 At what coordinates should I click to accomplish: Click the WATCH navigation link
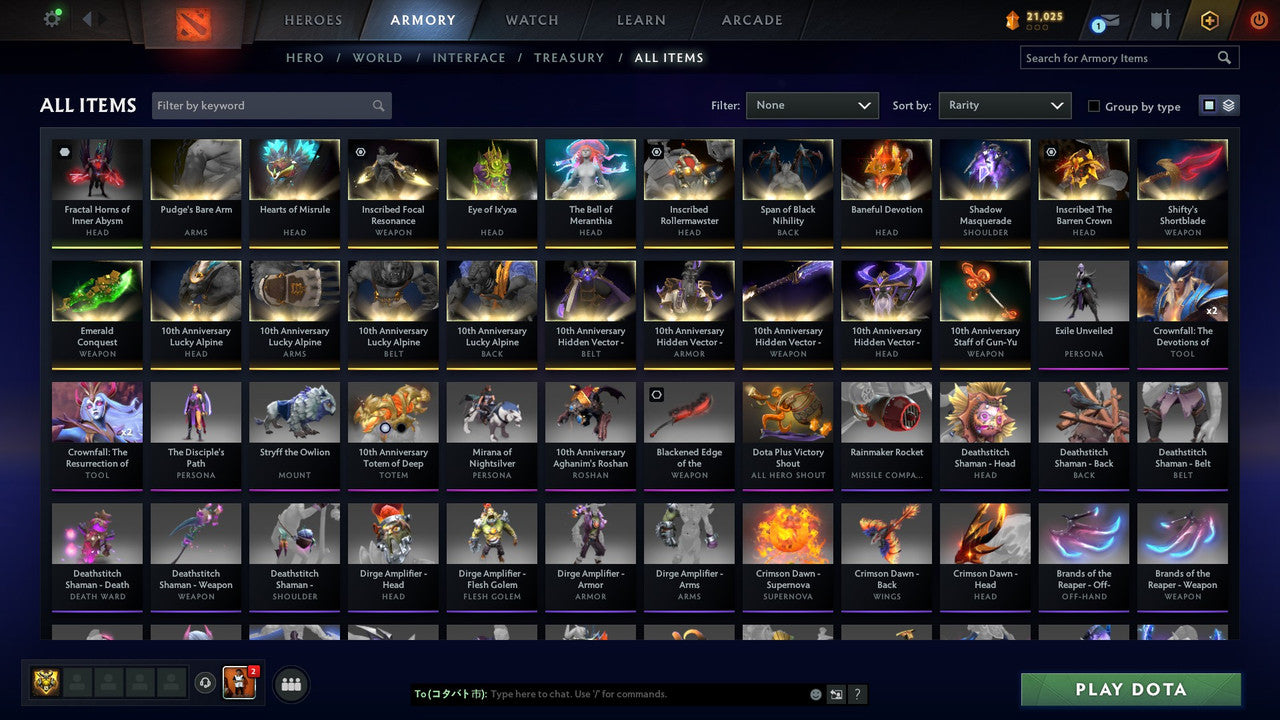click(x=531, y=19)
